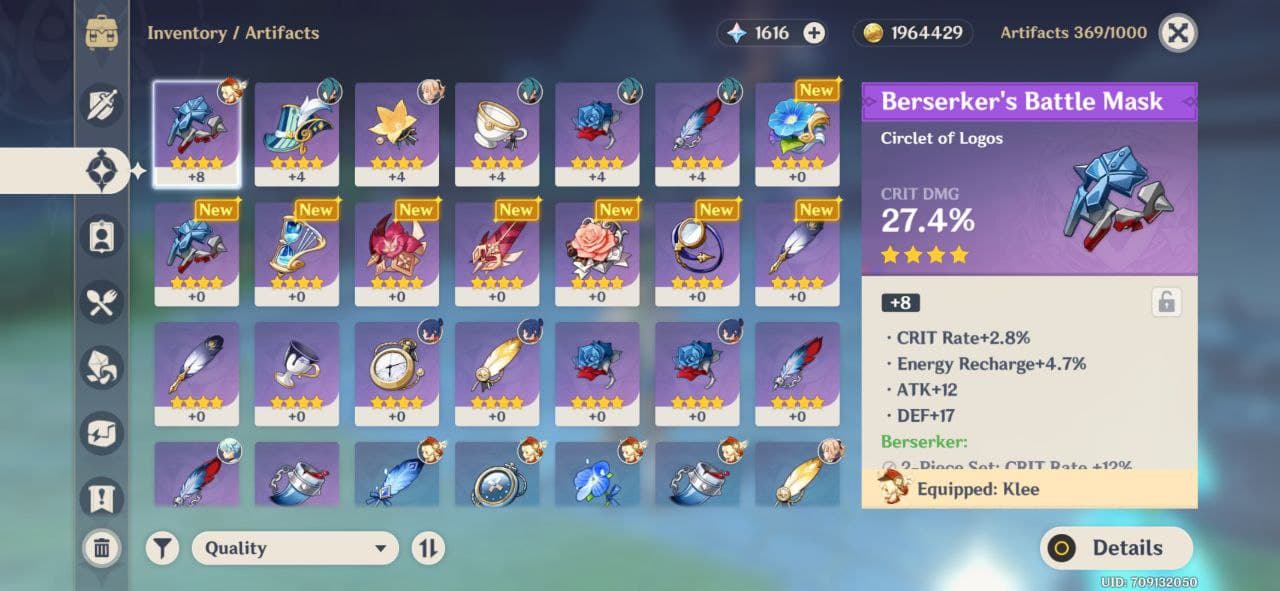Toggle the sort order arrows
This screenshot has width=1280, height=591.
click(428, 548)
